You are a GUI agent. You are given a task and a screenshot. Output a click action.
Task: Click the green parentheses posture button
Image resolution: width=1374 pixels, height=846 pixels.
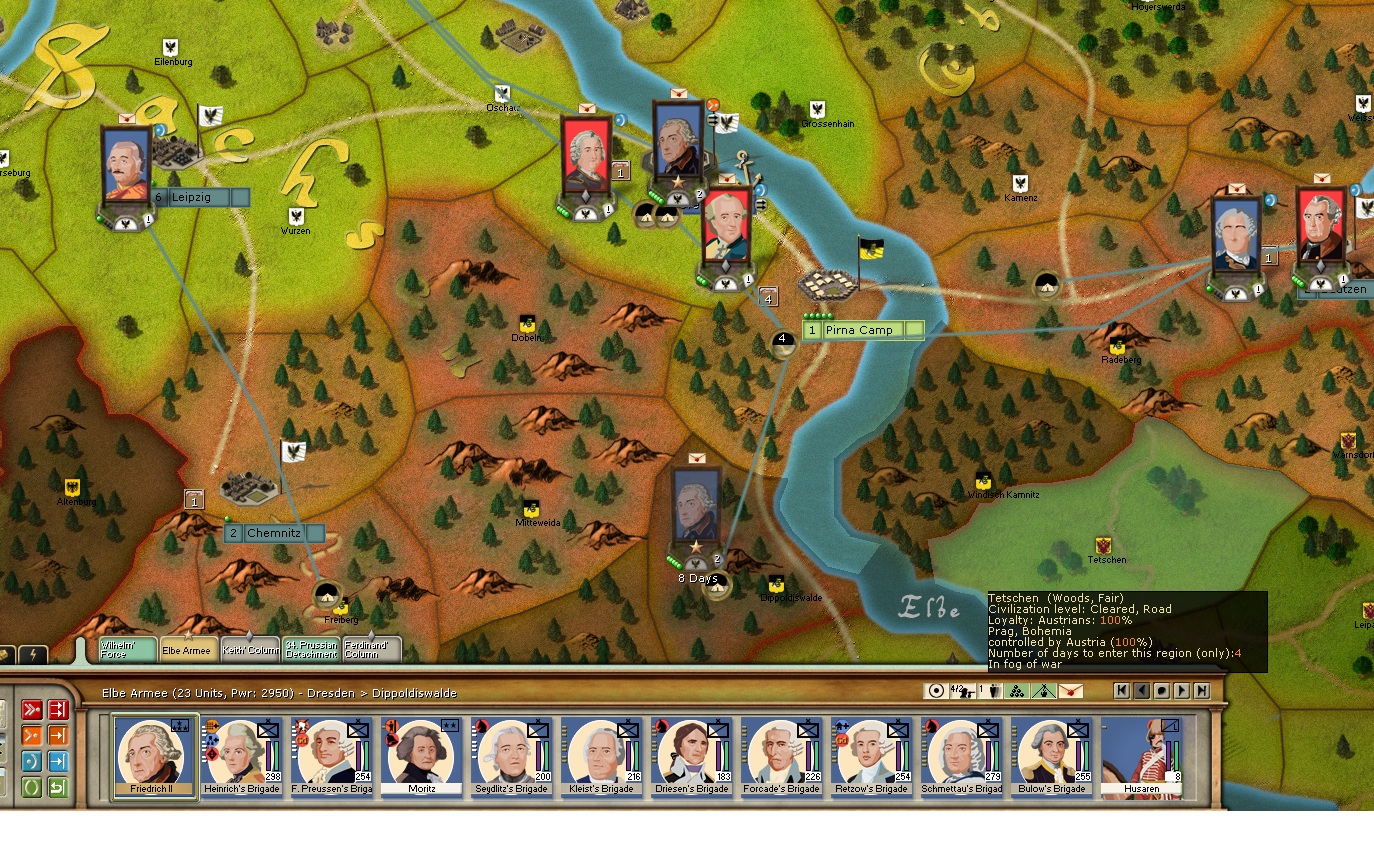(31, 788)
